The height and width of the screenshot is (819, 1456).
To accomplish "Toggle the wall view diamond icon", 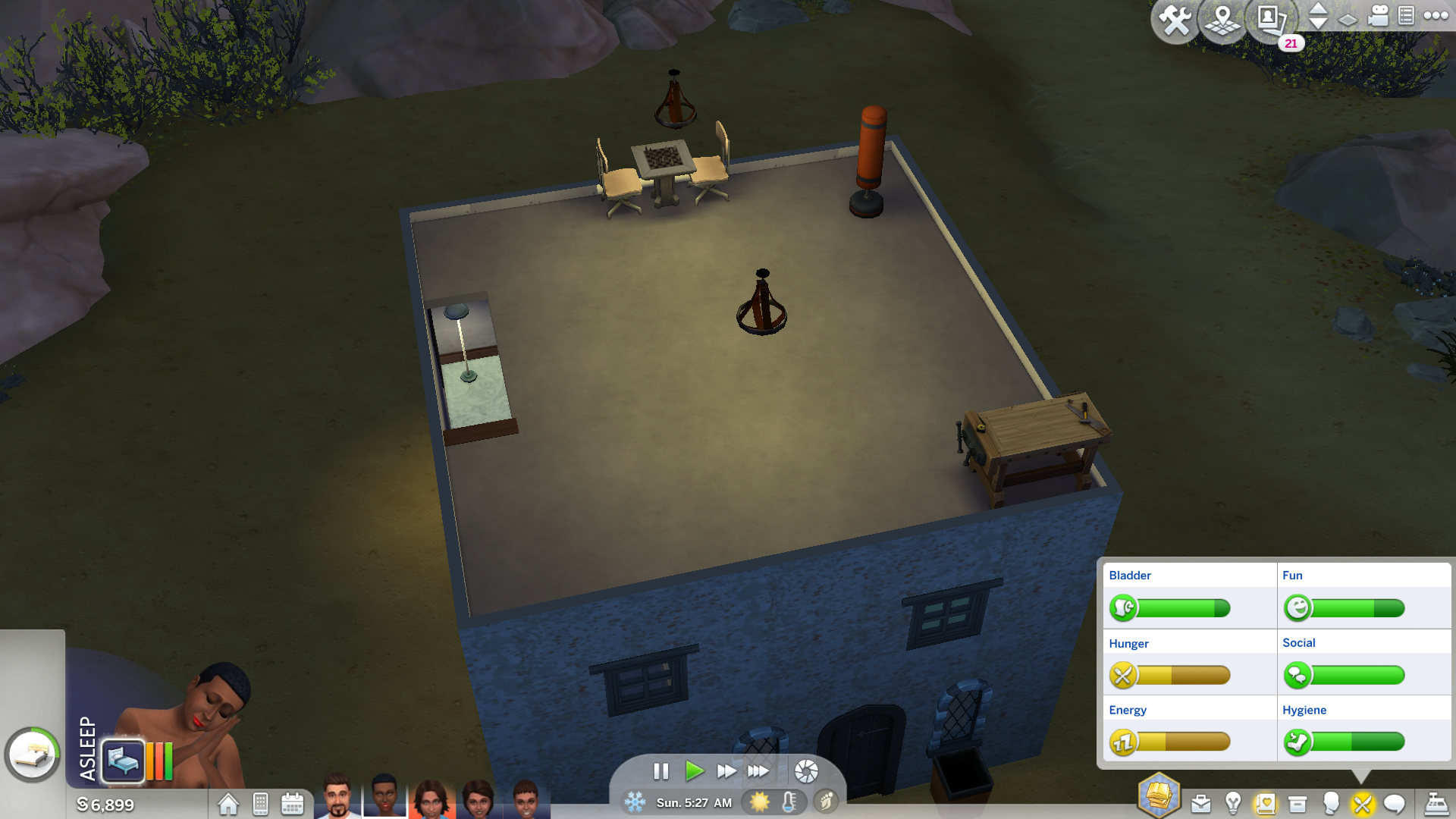I will pyautogui.click(x=1348, y=20).
